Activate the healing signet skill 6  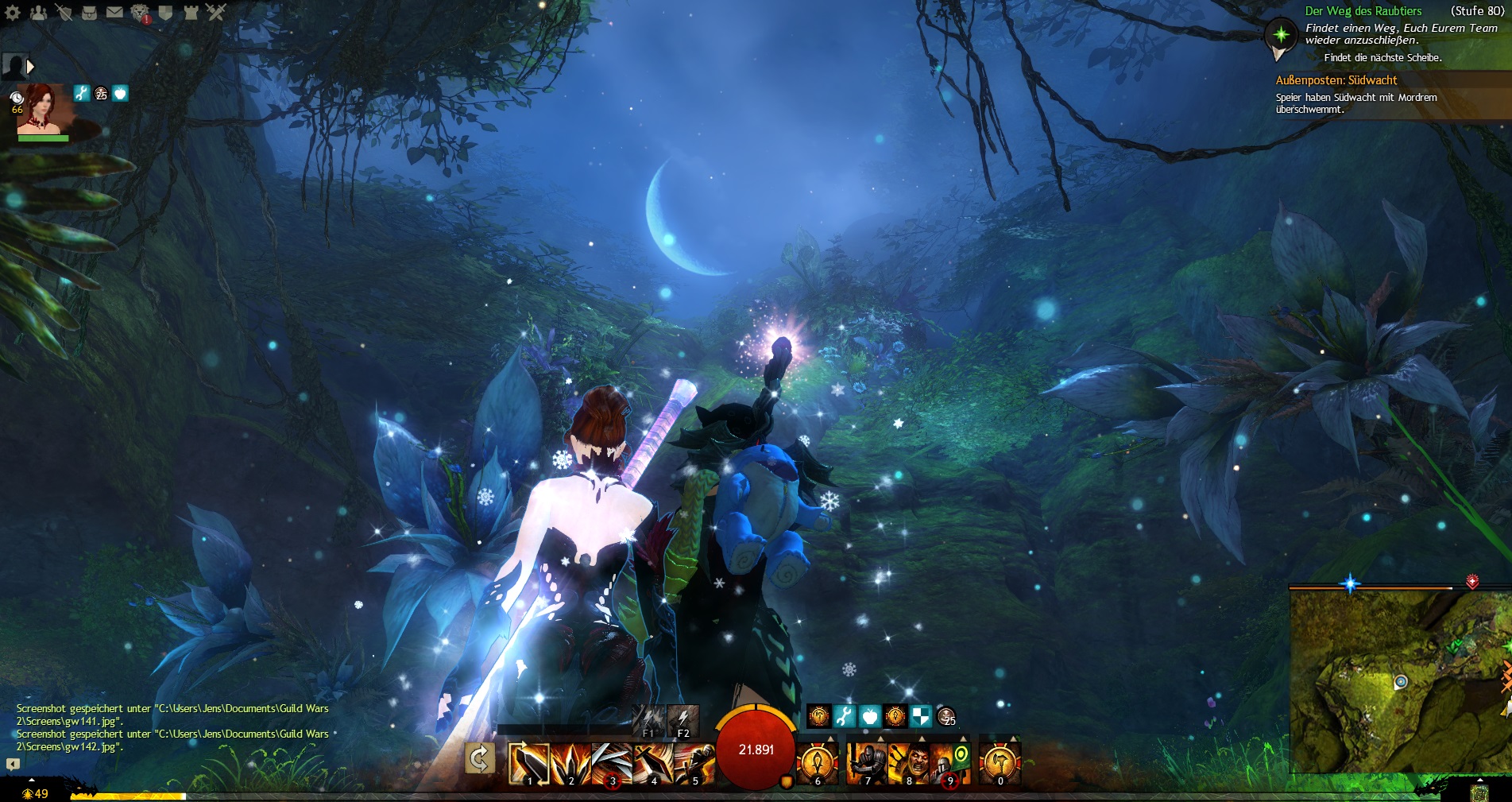point(818,763)
